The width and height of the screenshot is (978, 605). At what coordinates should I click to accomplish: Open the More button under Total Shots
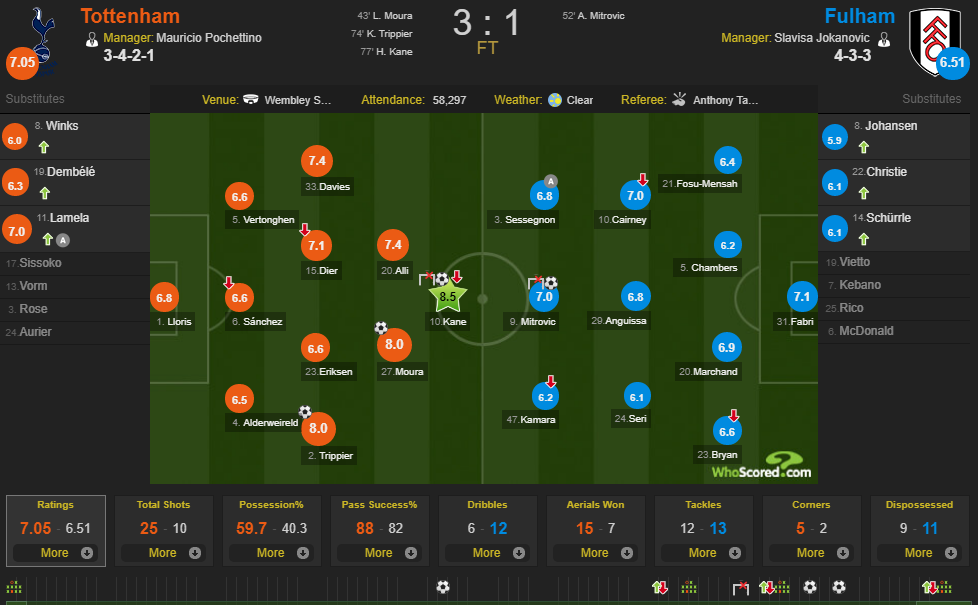[x=163, y=553]
